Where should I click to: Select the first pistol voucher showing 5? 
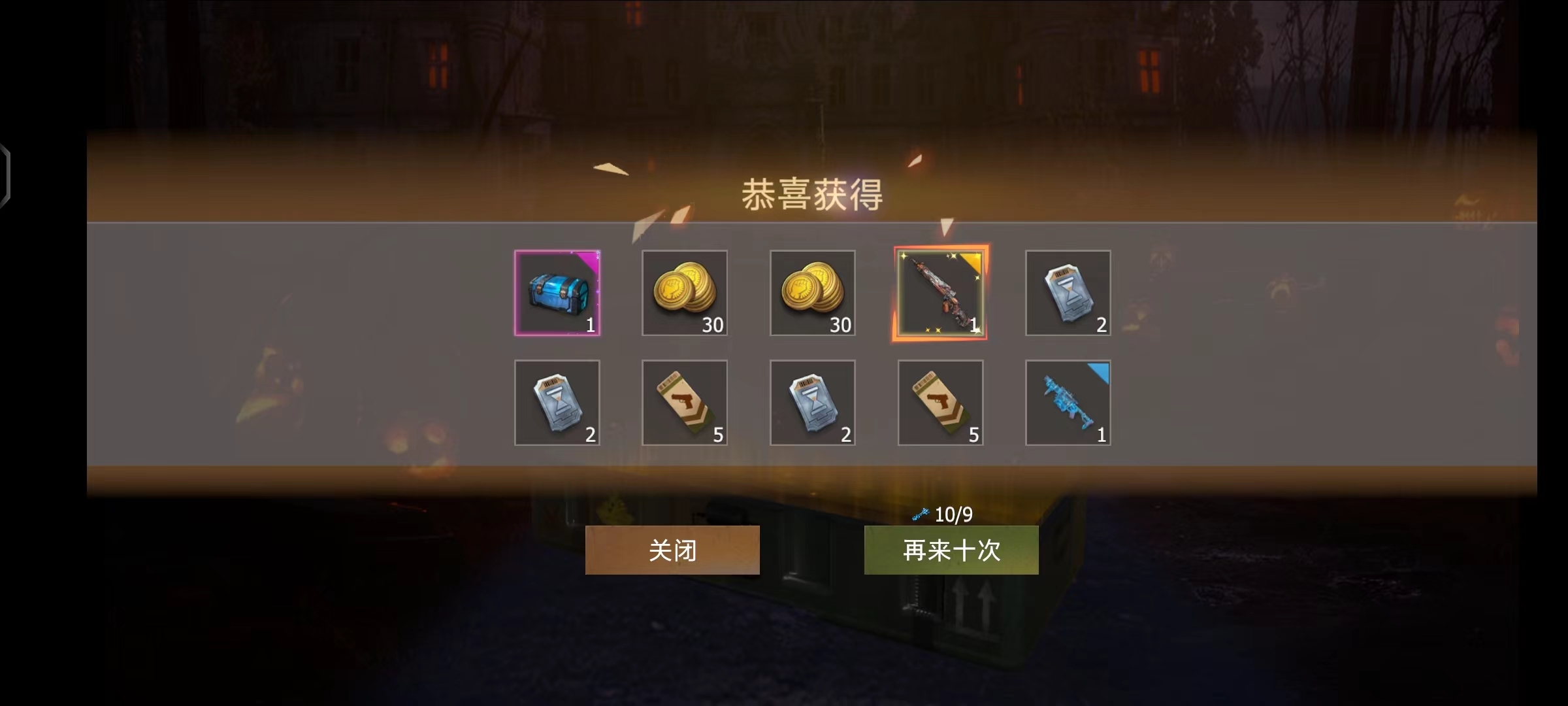685,403
